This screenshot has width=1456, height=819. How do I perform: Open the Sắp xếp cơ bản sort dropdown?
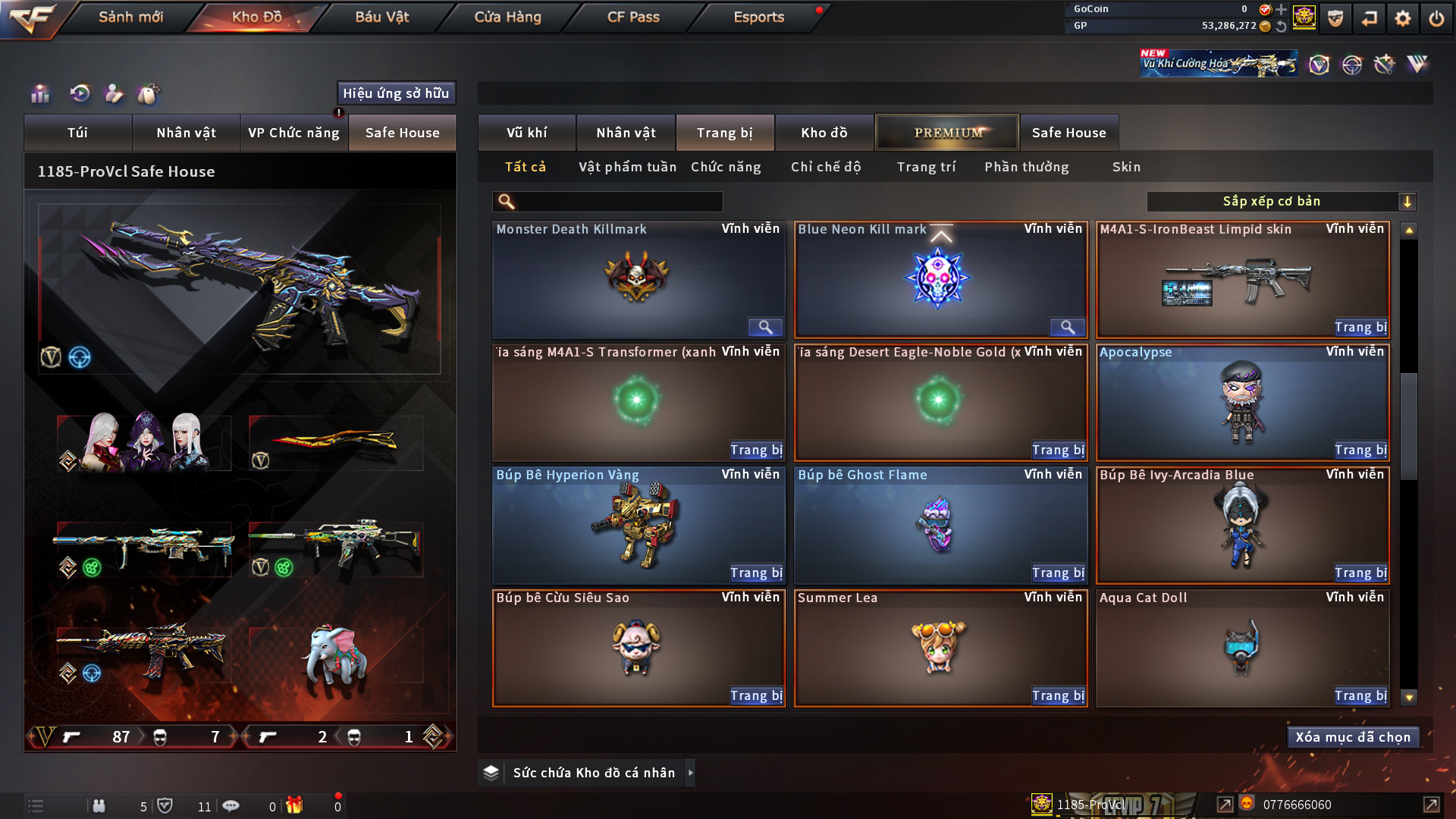click(x=1281, y=202)
